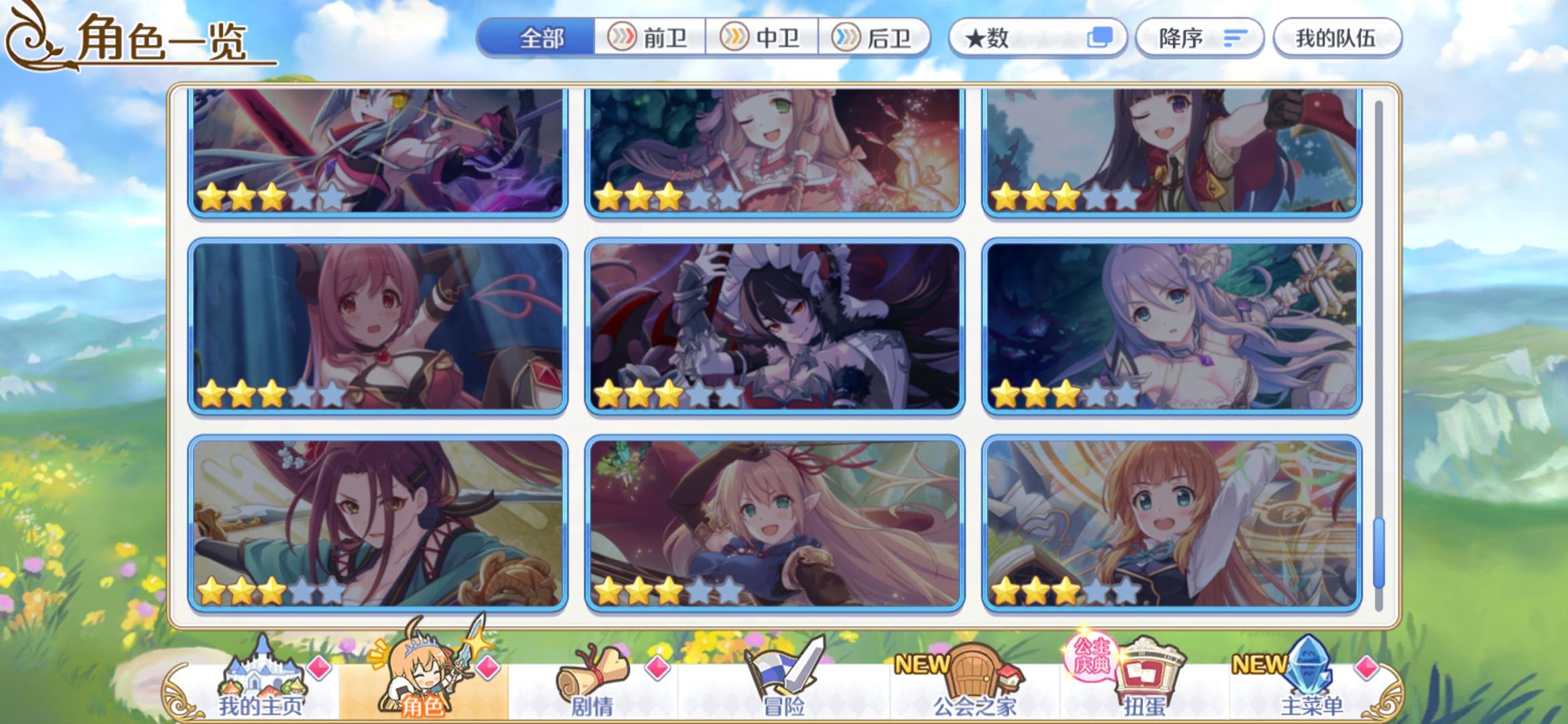Image resolution: width=1568 pixels, height=724 pixels.
Task: Select the demon horned pink-haired character card
Action: [x=375, y=328]
